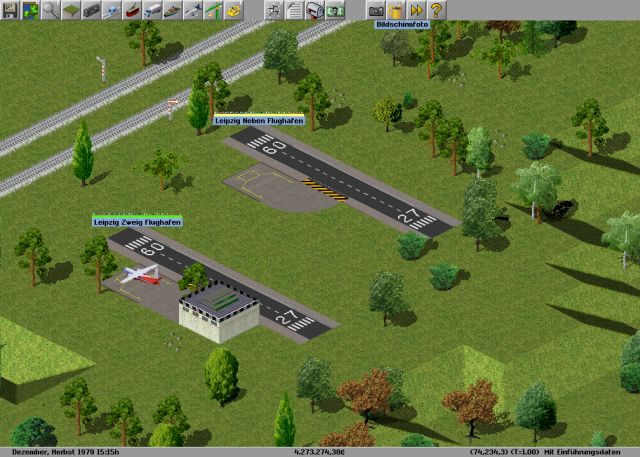Open the lists document icon

(x=293, y=10)
